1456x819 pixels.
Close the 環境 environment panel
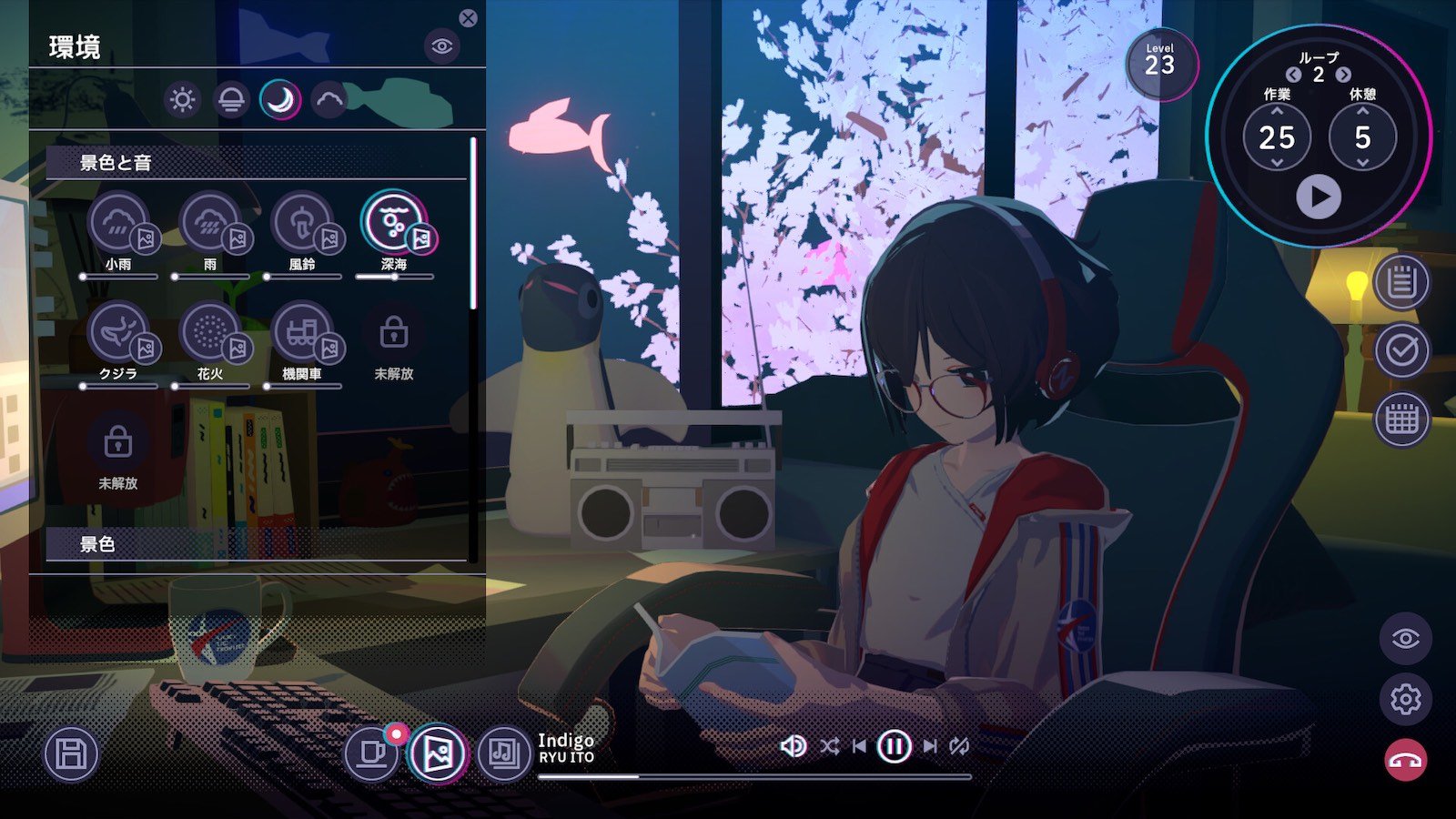point(468,18)
